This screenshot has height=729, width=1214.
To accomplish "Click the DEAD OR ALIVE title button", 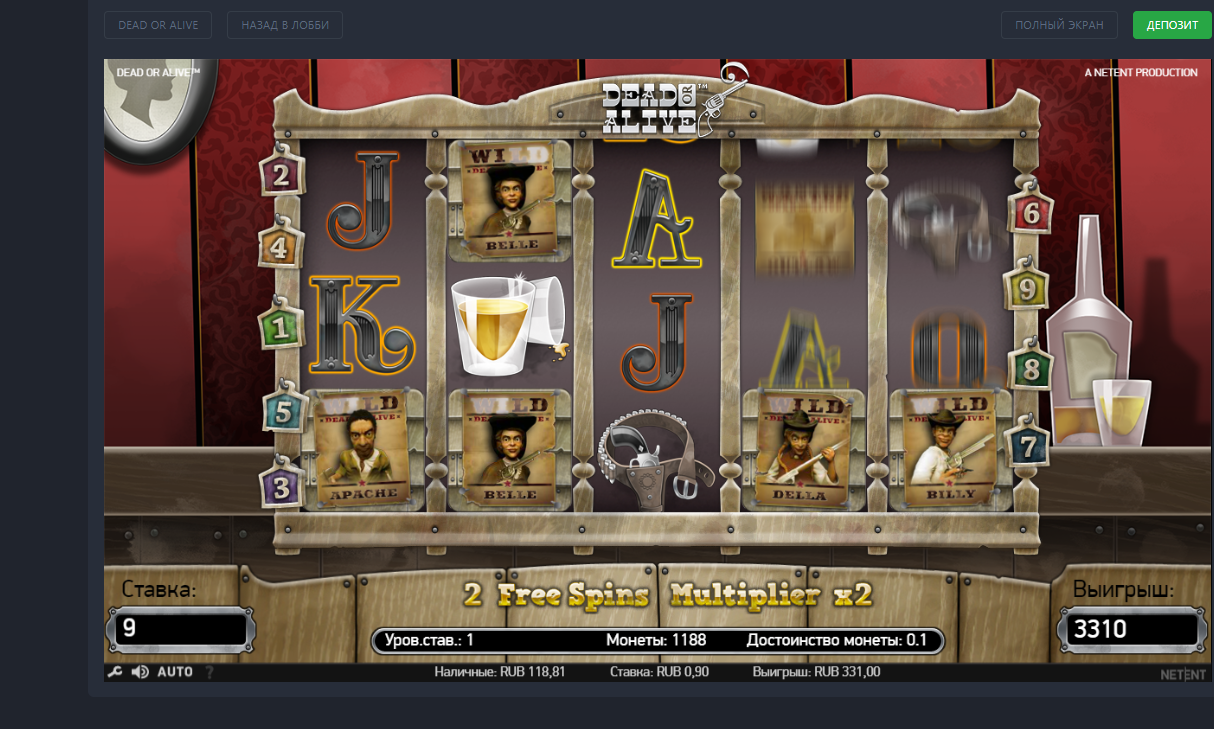I will pos(158,25).
